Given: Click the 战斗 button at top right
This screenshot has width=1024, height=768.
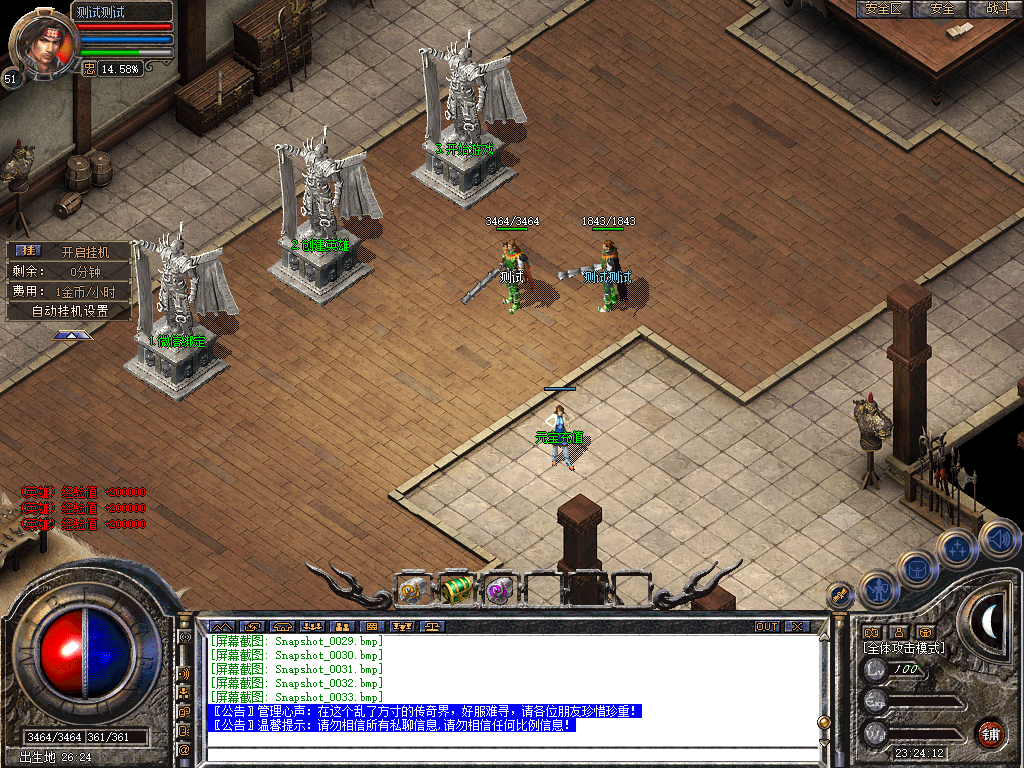Looking at the screenshot, I should coord(998,9).
